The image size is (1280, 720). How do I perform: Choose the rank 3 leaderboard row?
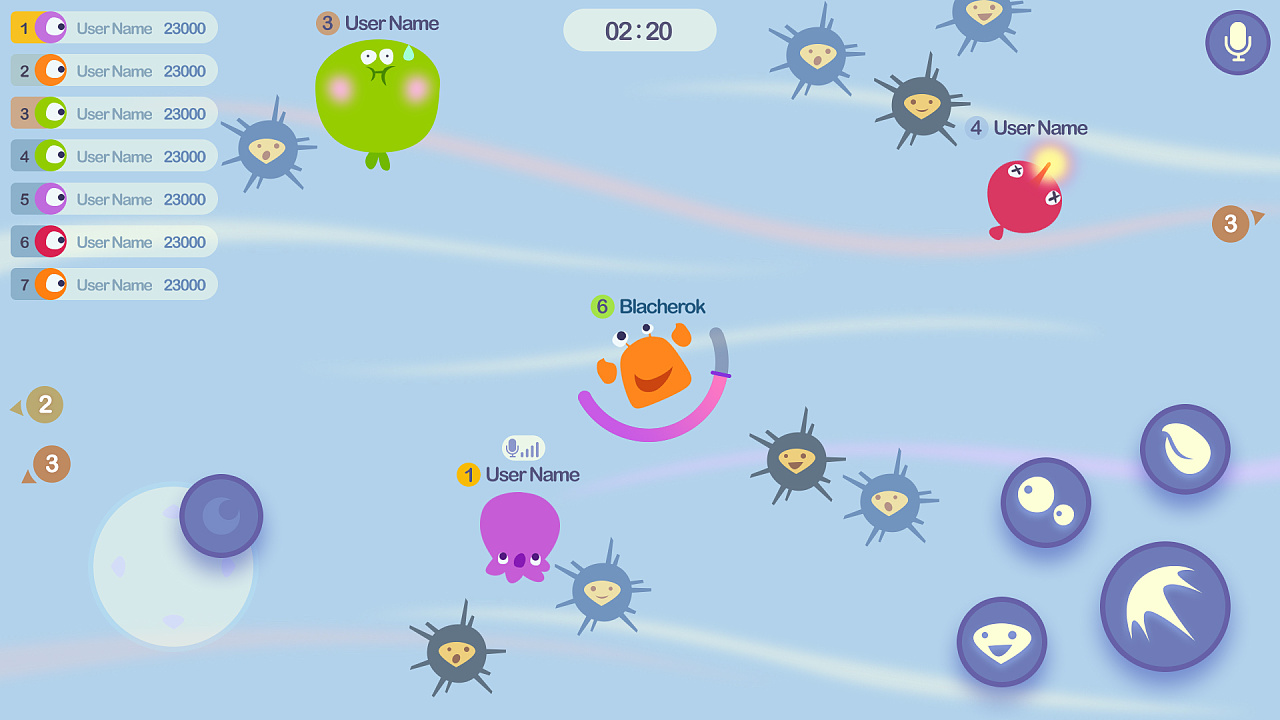114,113
